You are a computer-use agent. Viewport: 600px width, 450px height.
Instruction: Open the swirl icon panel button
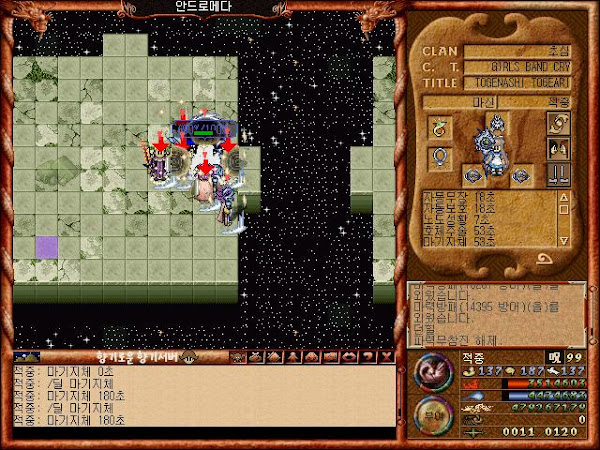pyautogui.click(x=558, y=126)
